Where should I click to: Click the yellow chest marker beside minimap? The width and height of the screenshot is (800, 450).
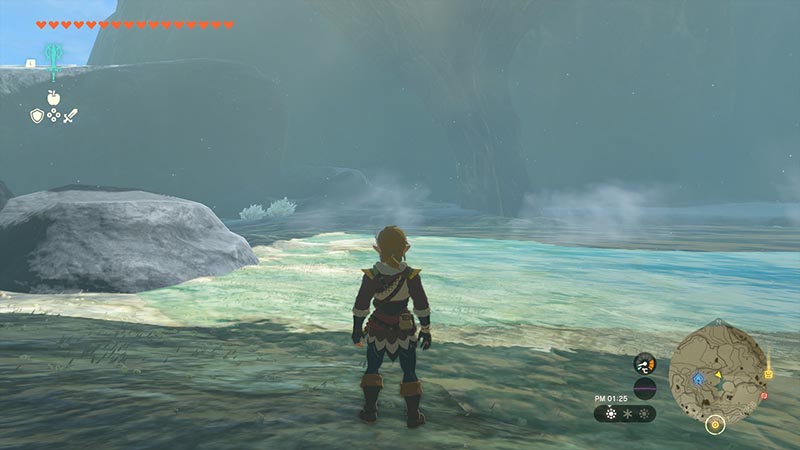point(768,373)
